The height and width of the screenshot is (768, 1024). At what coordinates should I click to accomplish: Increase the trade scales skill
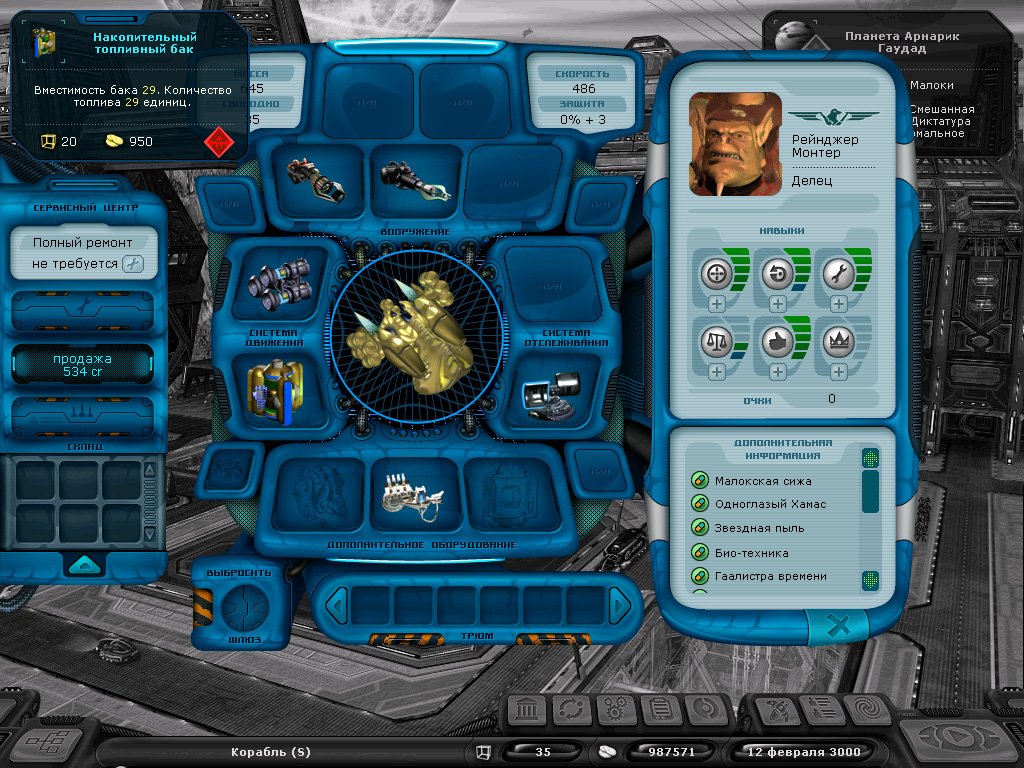[x=717, y=372]
